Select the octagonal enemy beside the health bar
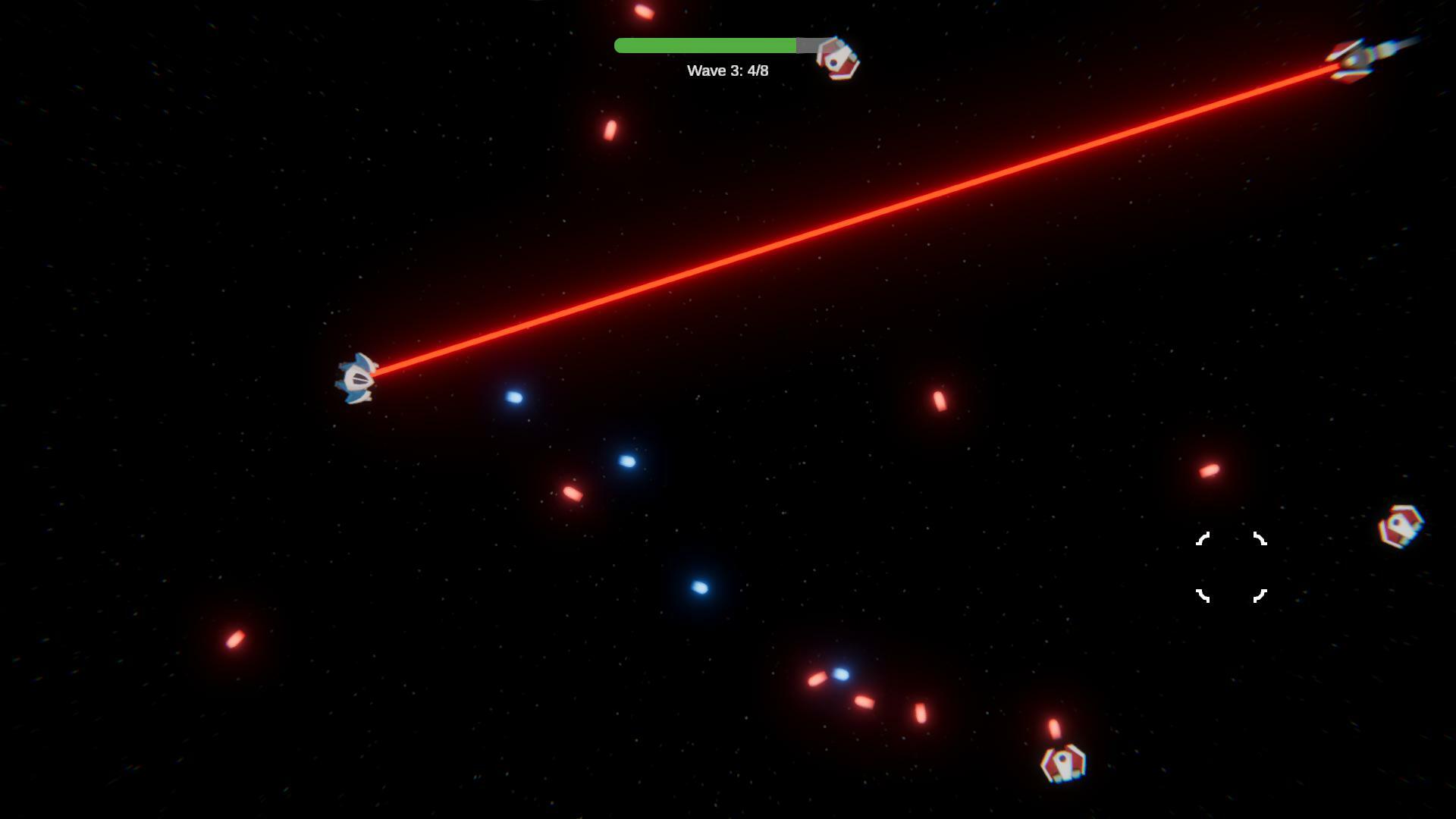Screen dimensions: 1456x819 pyautogui.click(x=836, y=58)
